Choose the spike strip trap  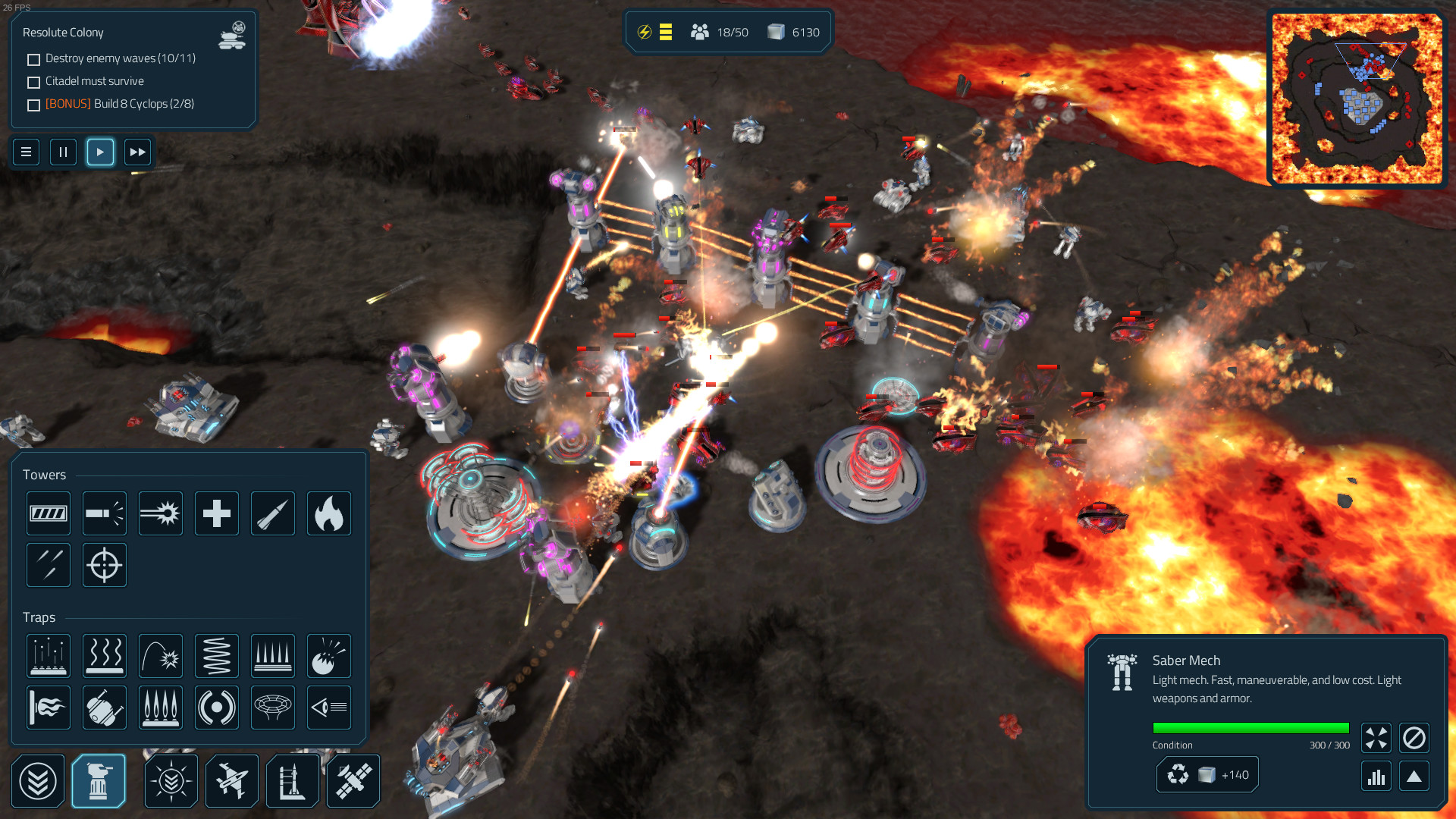point(272,655)
